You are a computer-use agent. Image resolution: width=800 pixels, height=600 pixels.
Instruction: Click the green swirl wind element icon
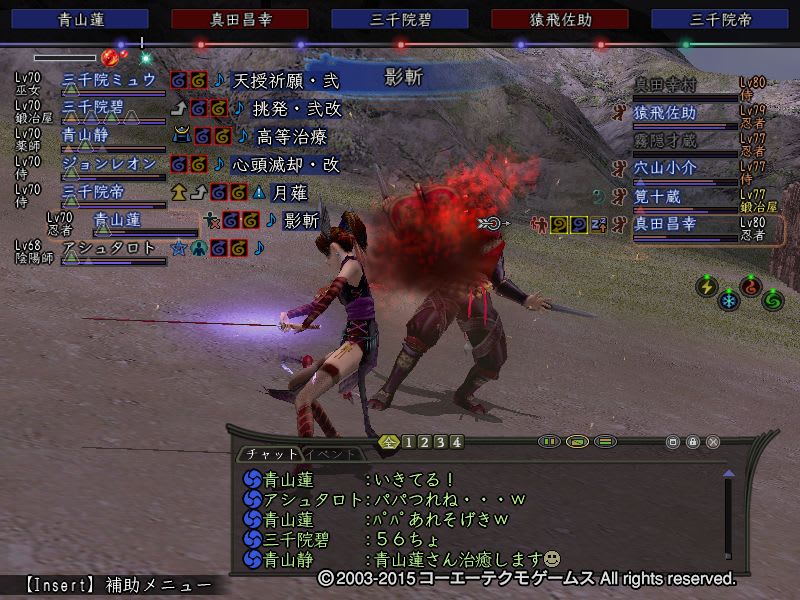click(x=772, y=299)
